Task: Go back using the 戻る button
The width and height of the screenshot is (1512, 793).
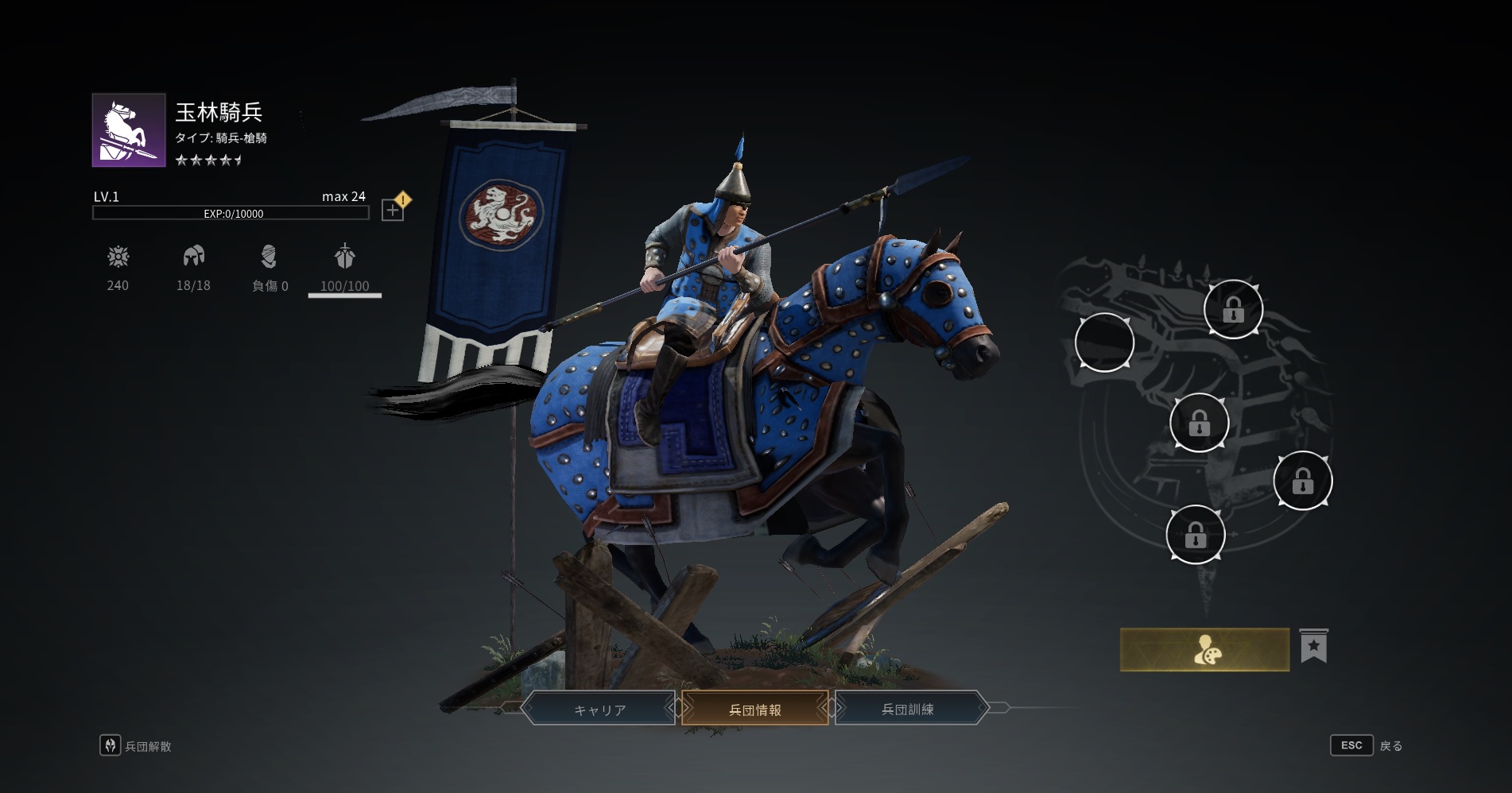Action: point(1367,745)
